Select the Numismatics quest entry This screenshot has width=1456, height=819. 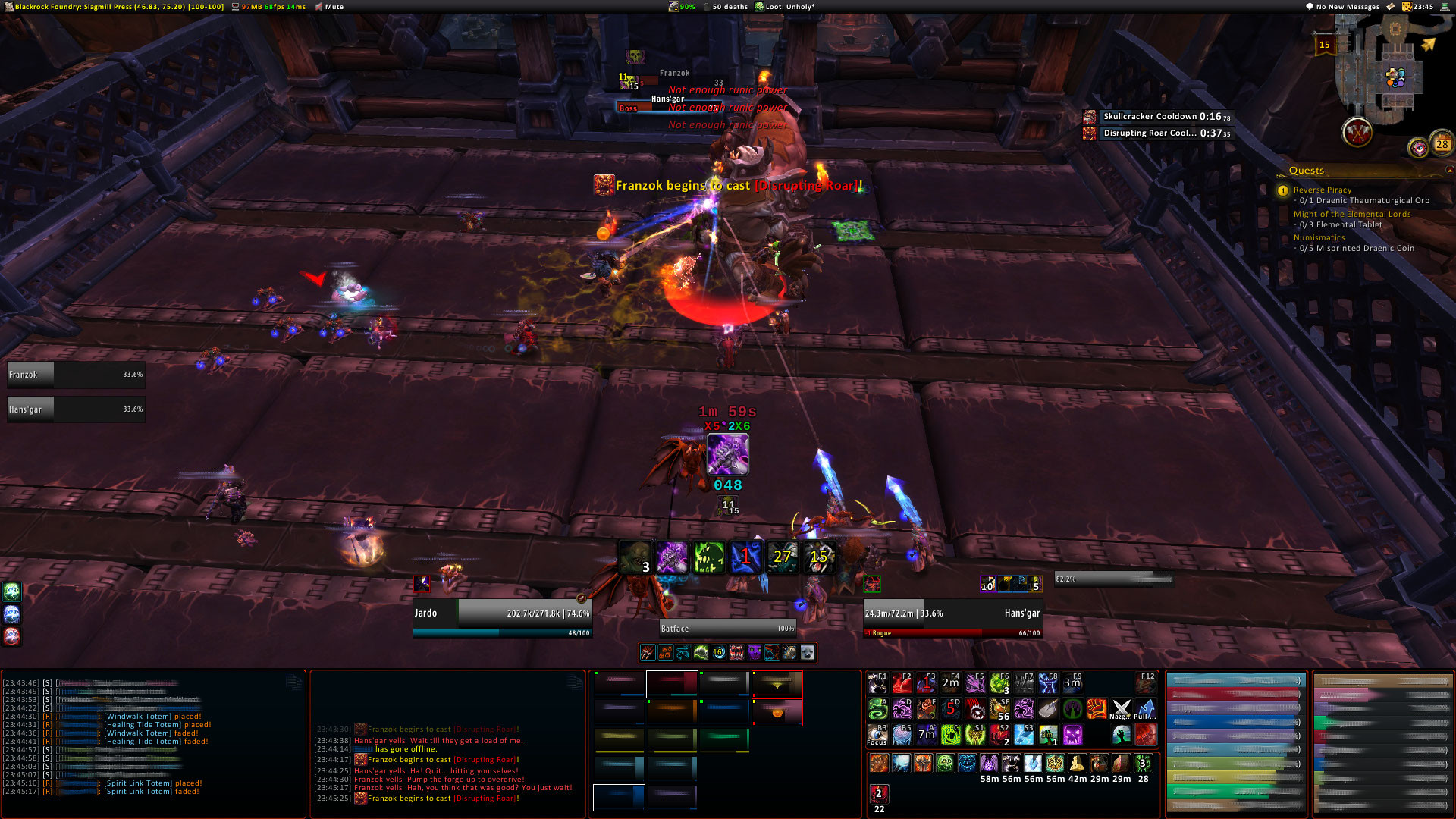tap(1319, 237)
